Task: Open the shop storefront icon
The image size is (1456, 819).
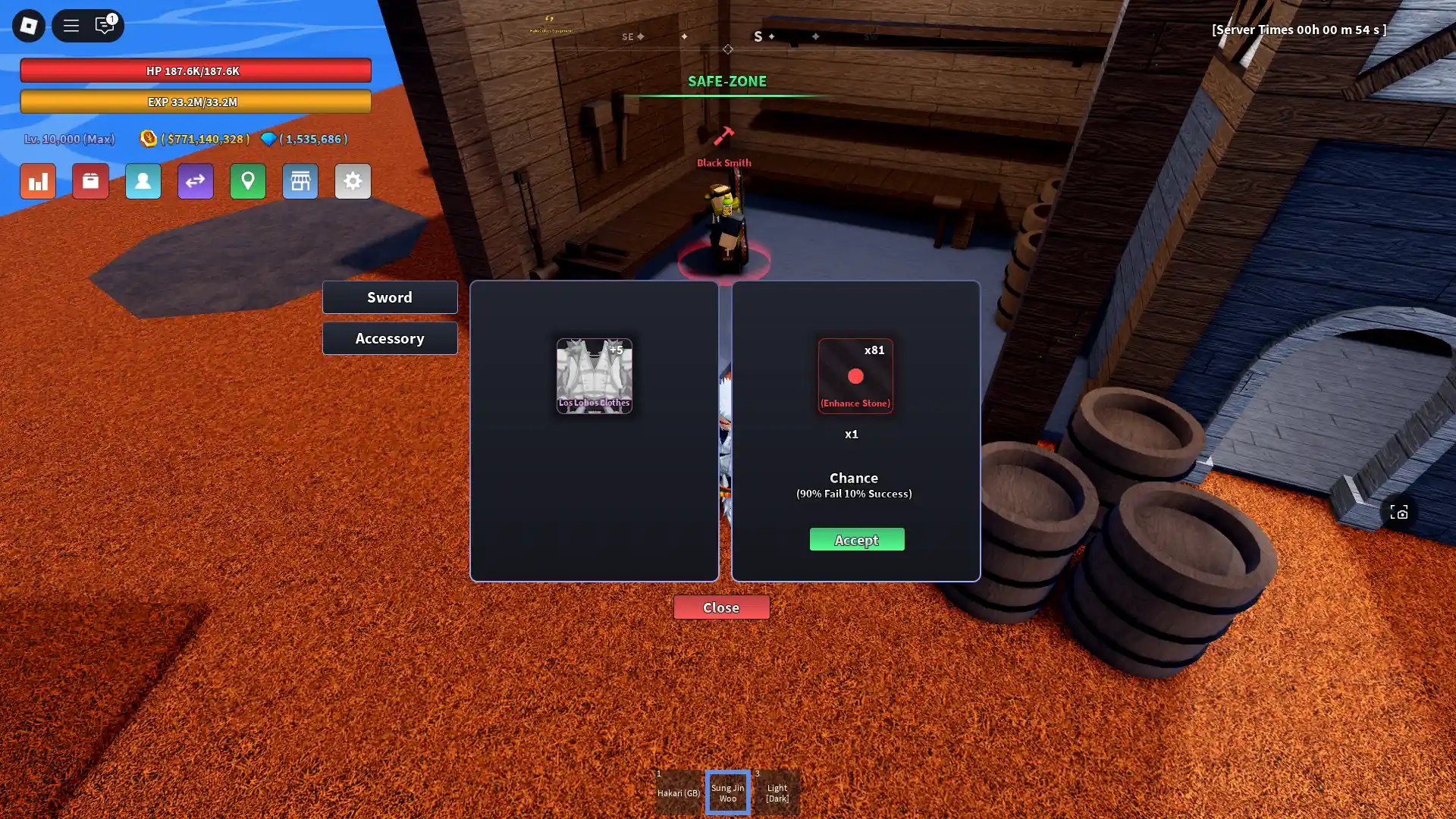Action: click(x=300, y=181)
